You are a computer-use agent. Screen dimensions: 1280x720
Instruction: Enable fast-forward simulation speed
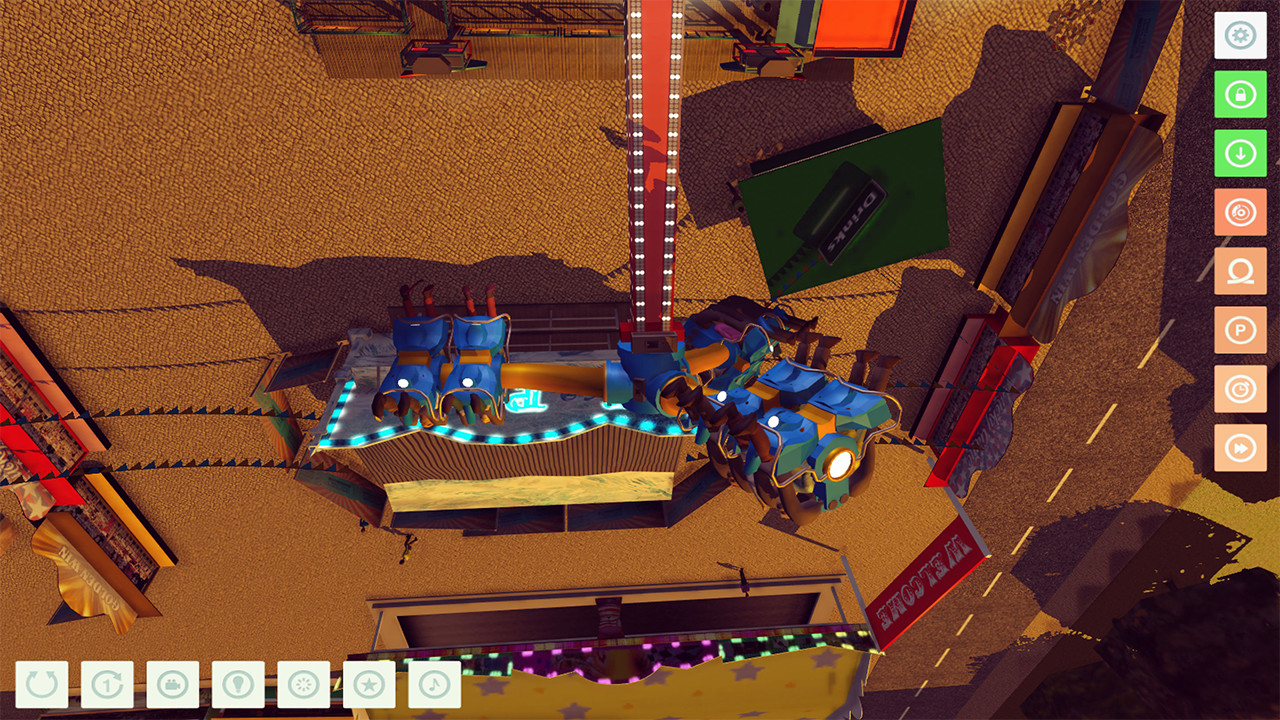coord(1239,448)
